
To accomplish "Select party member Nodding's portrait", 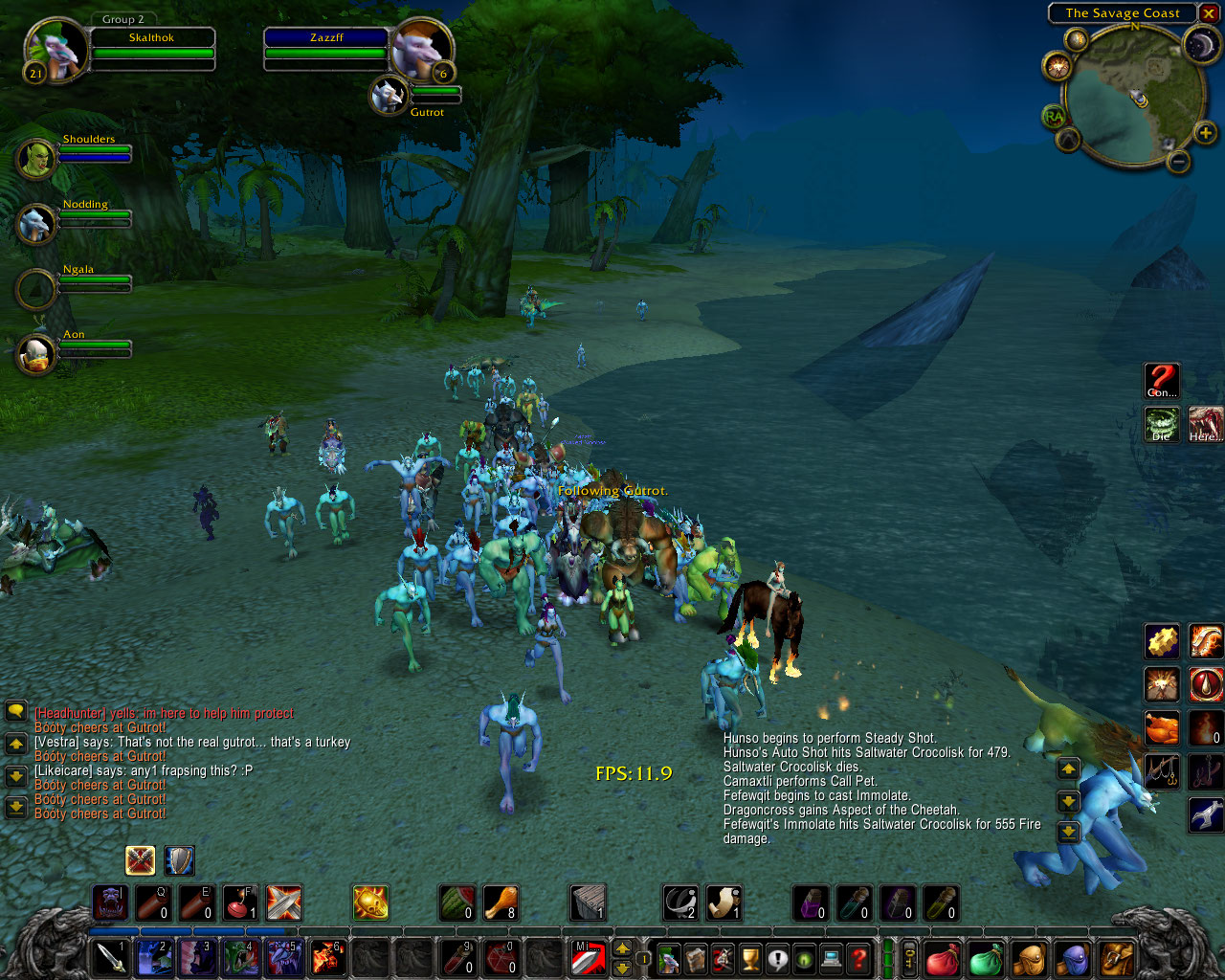I will 35,224.
